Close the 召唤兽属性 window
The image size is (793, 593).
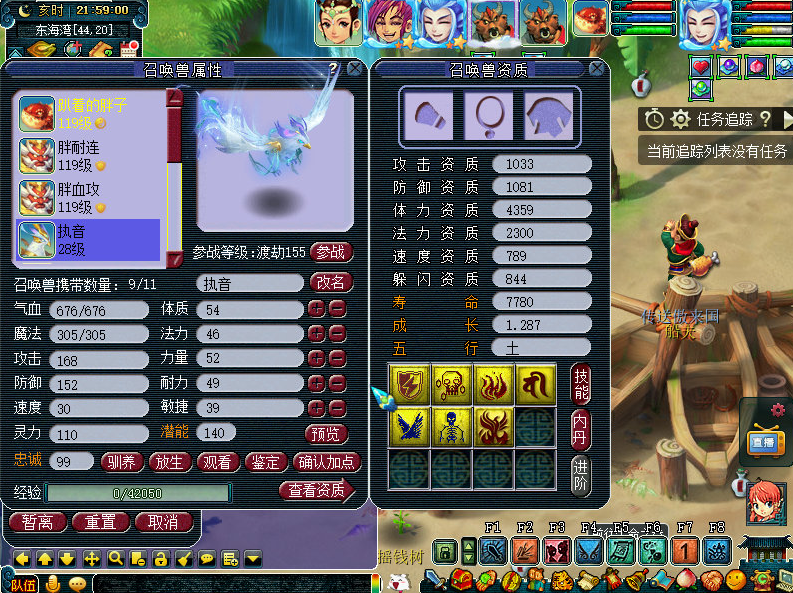click(354, 69)
